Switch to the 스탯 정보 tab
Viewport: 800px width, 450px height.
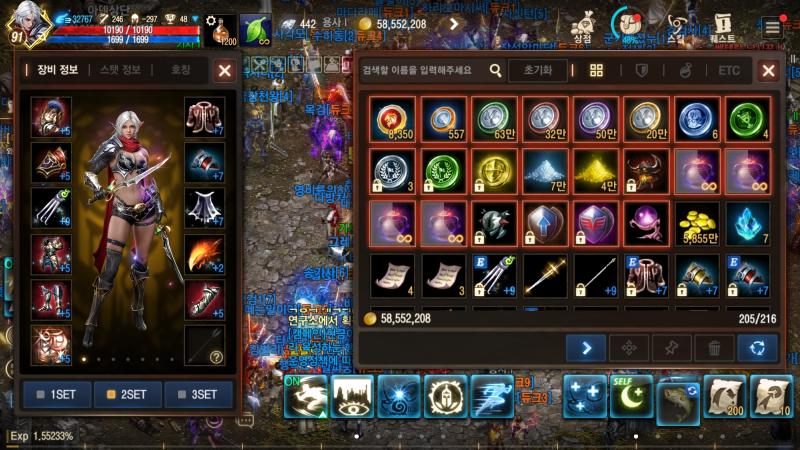click(120, 70)
